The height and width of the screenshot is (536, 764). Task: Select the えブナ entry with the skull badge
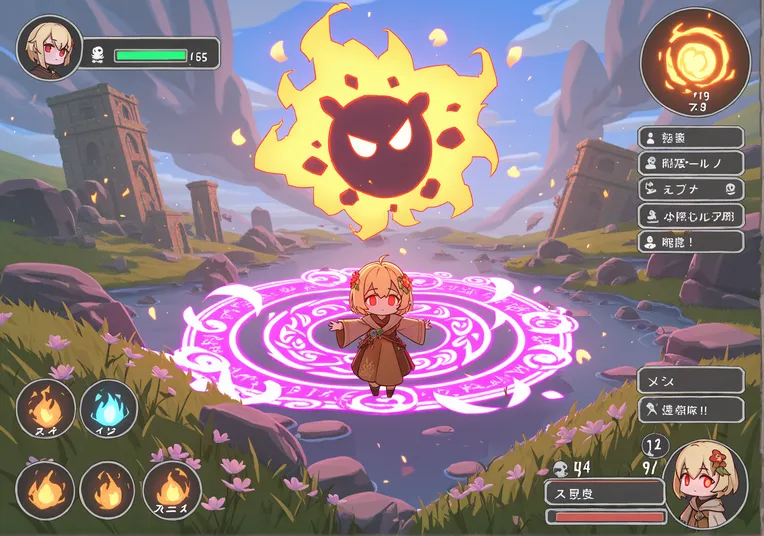coord(690,188)
